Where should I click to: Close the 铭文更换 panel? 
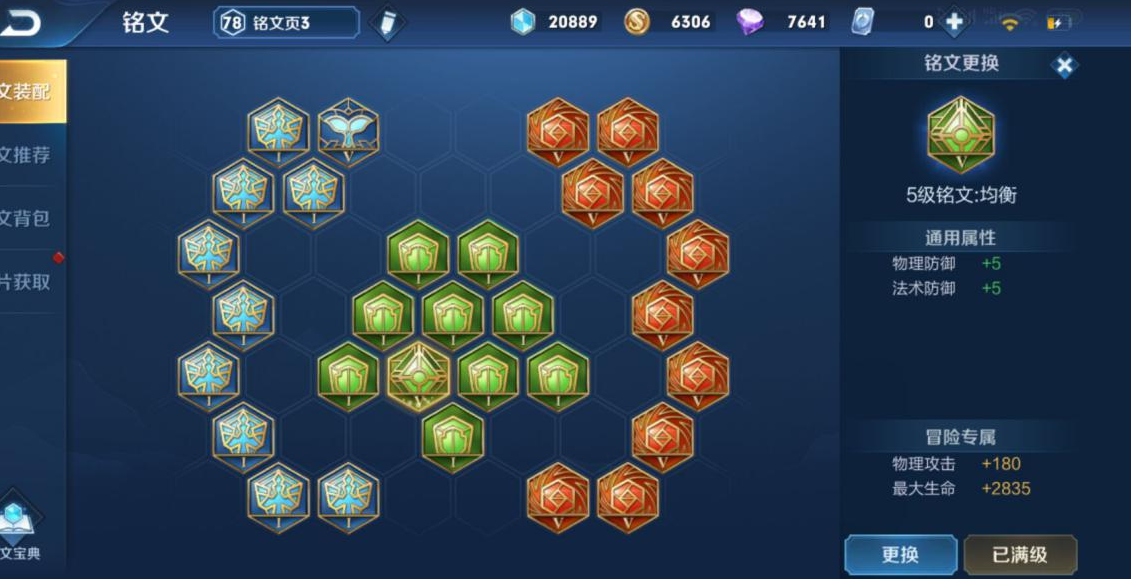[x=1065, y=66]
